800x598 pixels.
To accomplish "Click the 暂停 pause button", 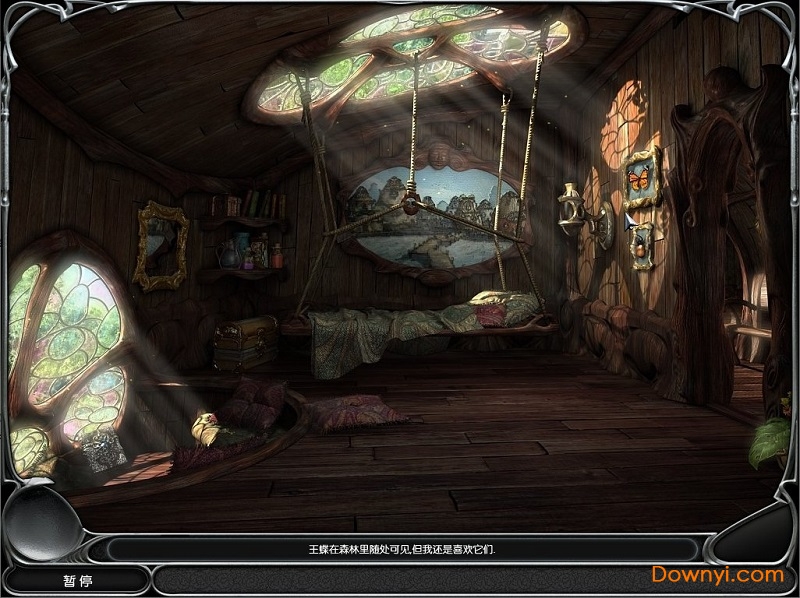I will click(x=69, y=579).
